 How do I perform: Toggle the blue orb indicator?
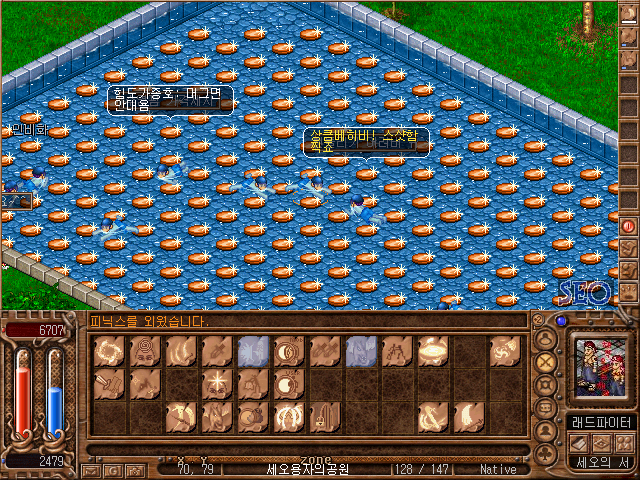(x=561, y=321)
